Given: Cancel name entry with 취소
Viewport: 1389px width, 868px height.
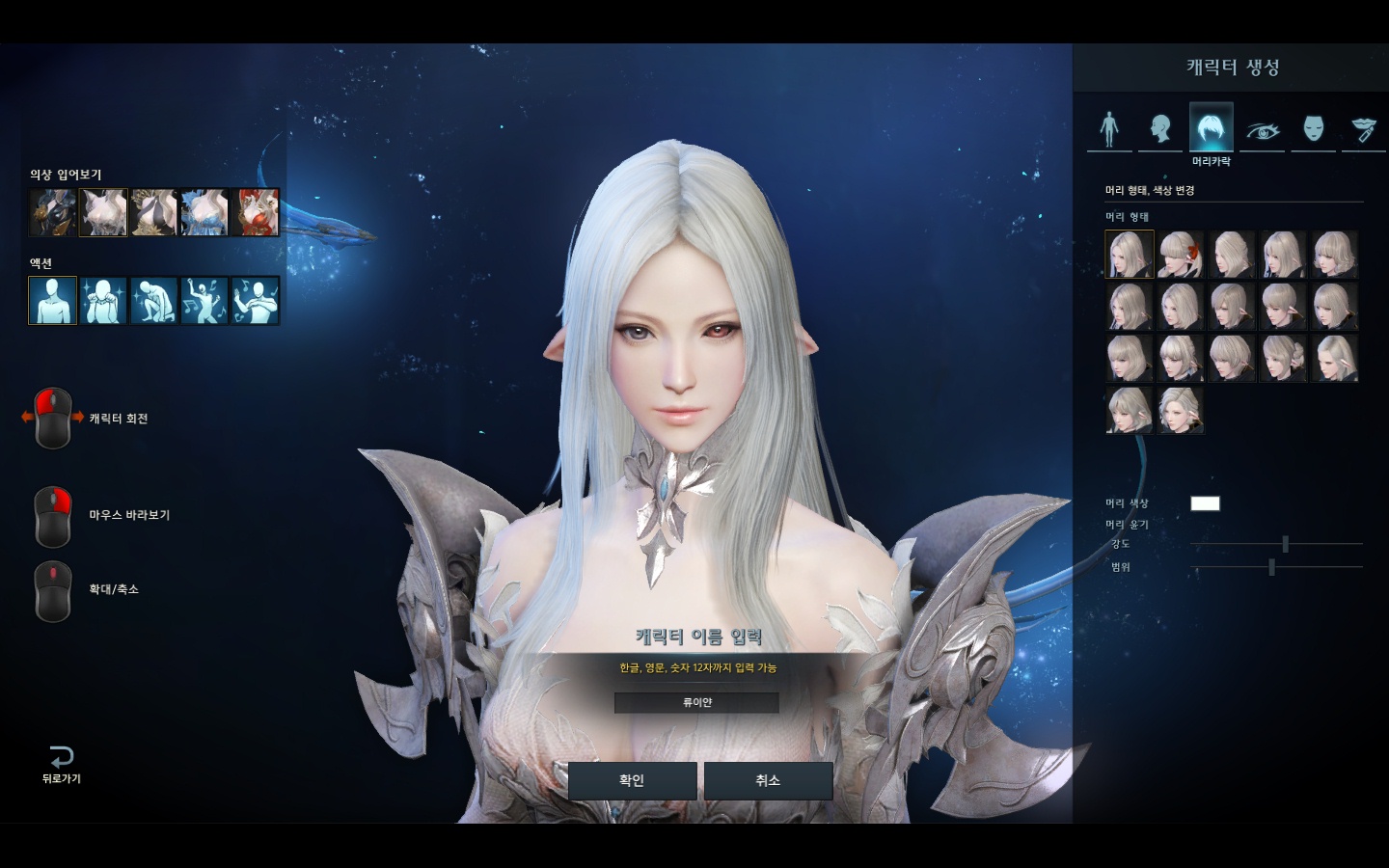Looking at the screenshot, I should click(x=768, y=780).
